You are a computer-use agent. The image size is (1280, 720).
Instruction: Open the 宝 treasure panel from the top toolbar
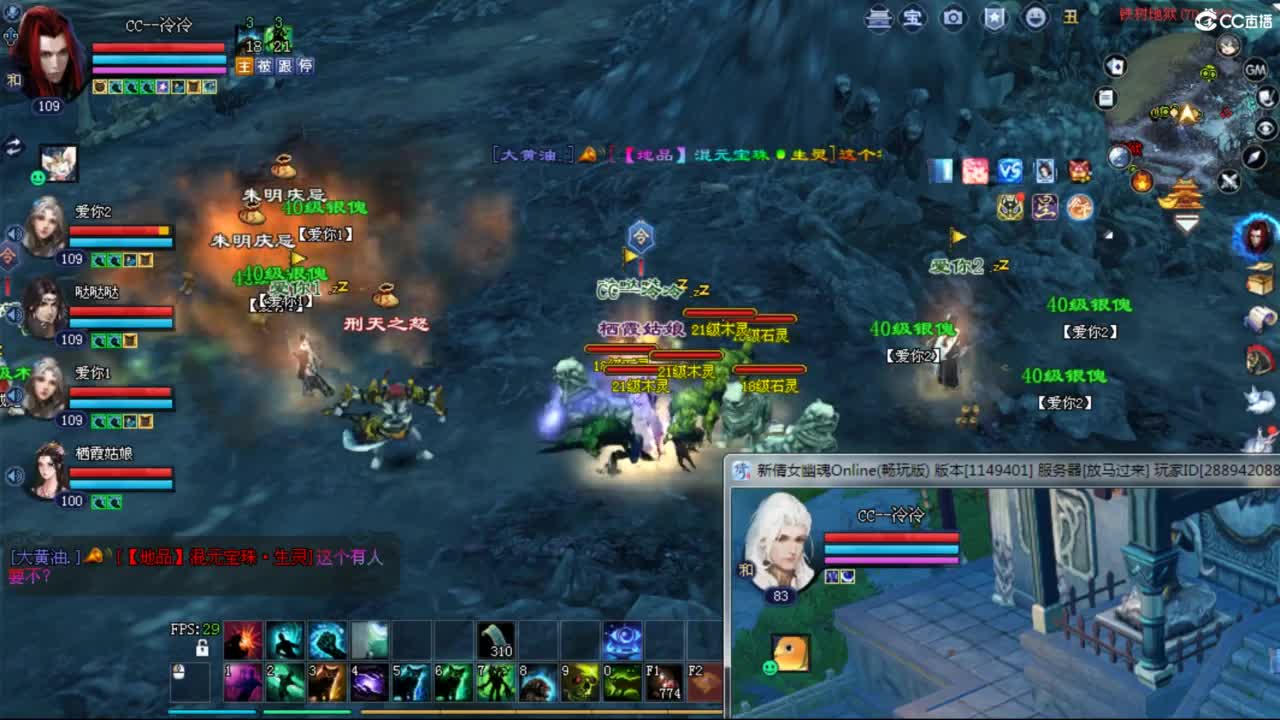(x=912, y=18)
